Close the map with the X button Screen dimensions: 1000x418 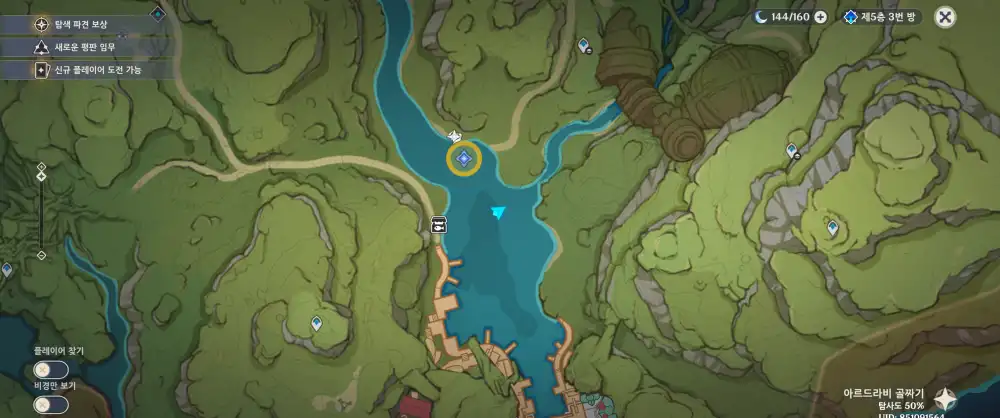(x=945, y=17)
